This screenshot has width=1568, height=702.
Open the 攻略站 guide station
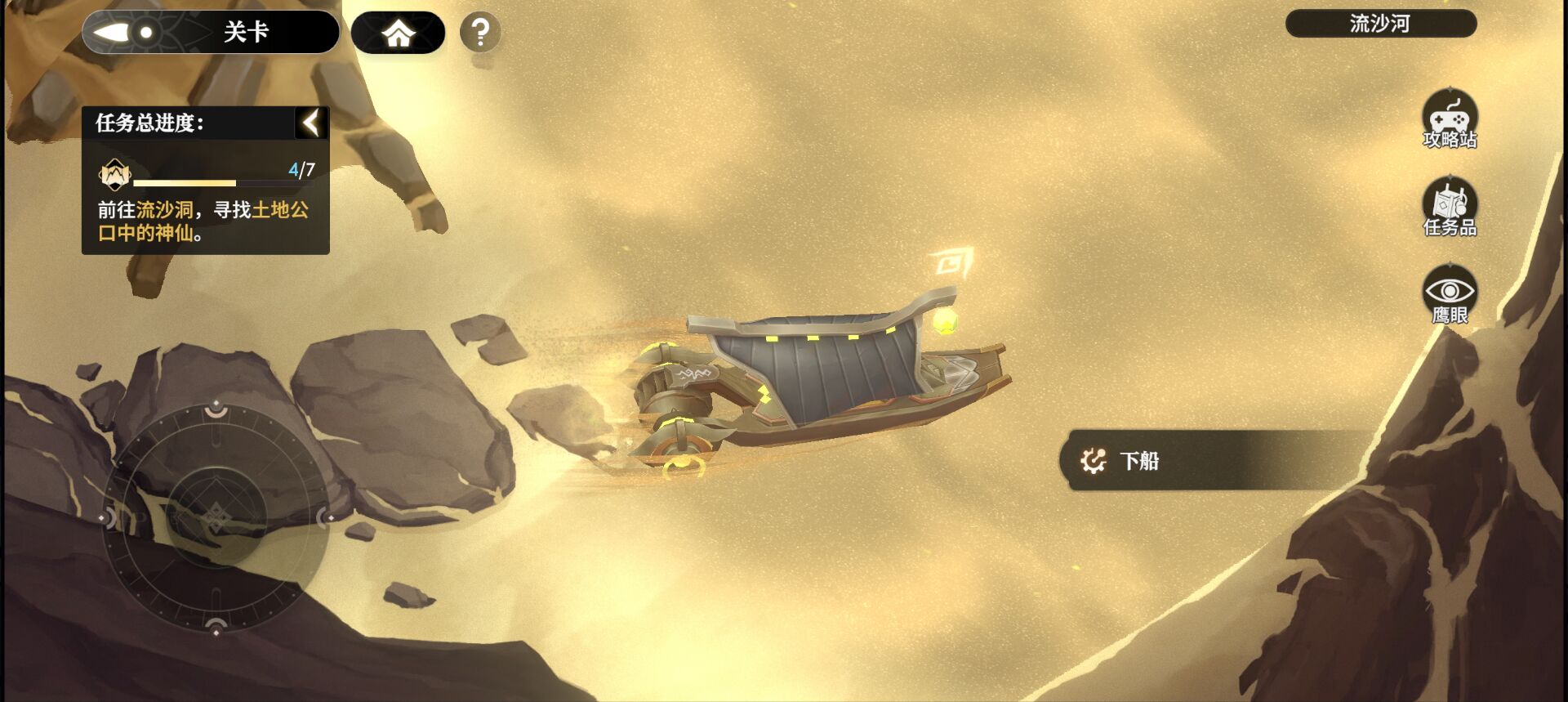point(1450,121)
